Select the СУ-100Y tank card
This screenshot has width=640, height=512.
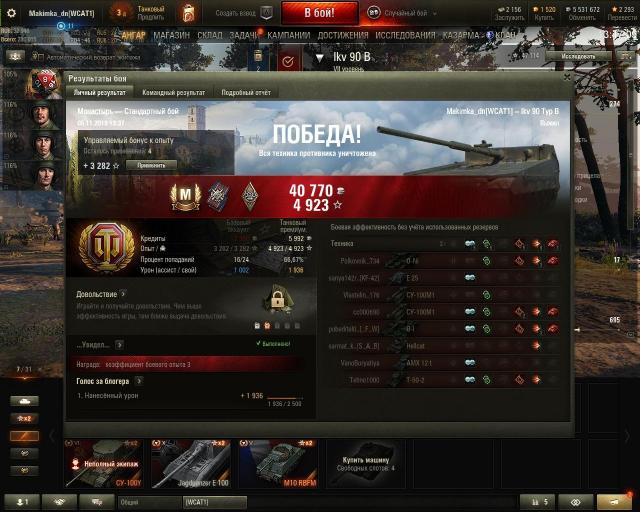103,464
